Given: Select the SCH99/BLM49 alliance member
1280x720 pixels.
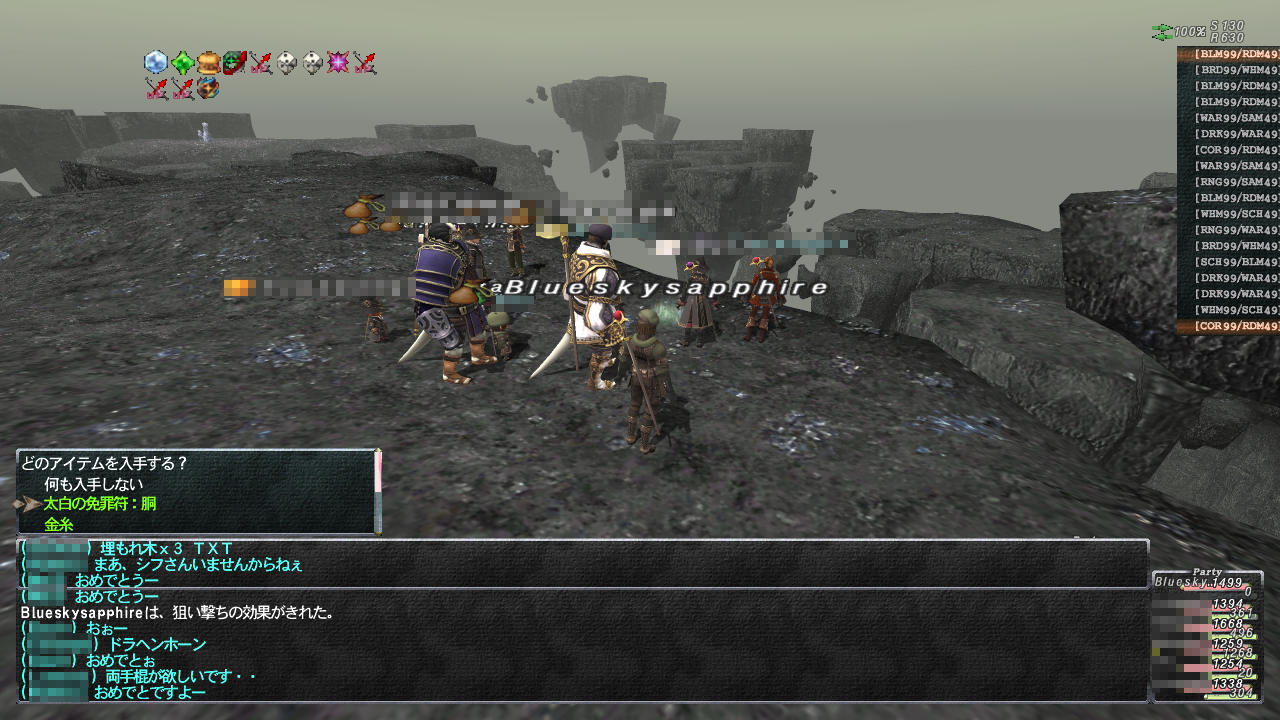Looking at the screenshot, I should pos(1234,262).
